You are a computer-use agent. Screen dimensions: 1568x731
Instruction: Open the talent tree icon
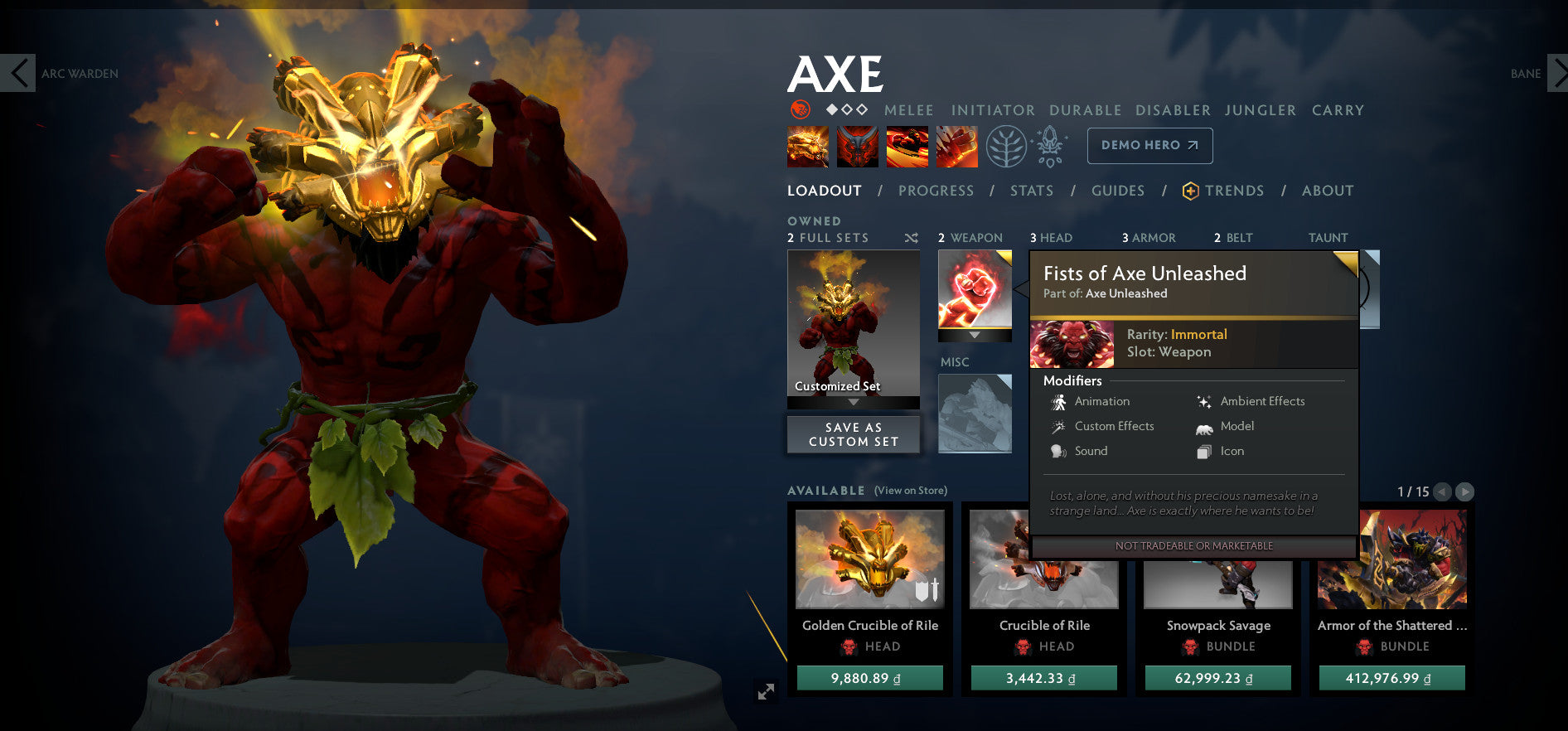(1007, 146)
